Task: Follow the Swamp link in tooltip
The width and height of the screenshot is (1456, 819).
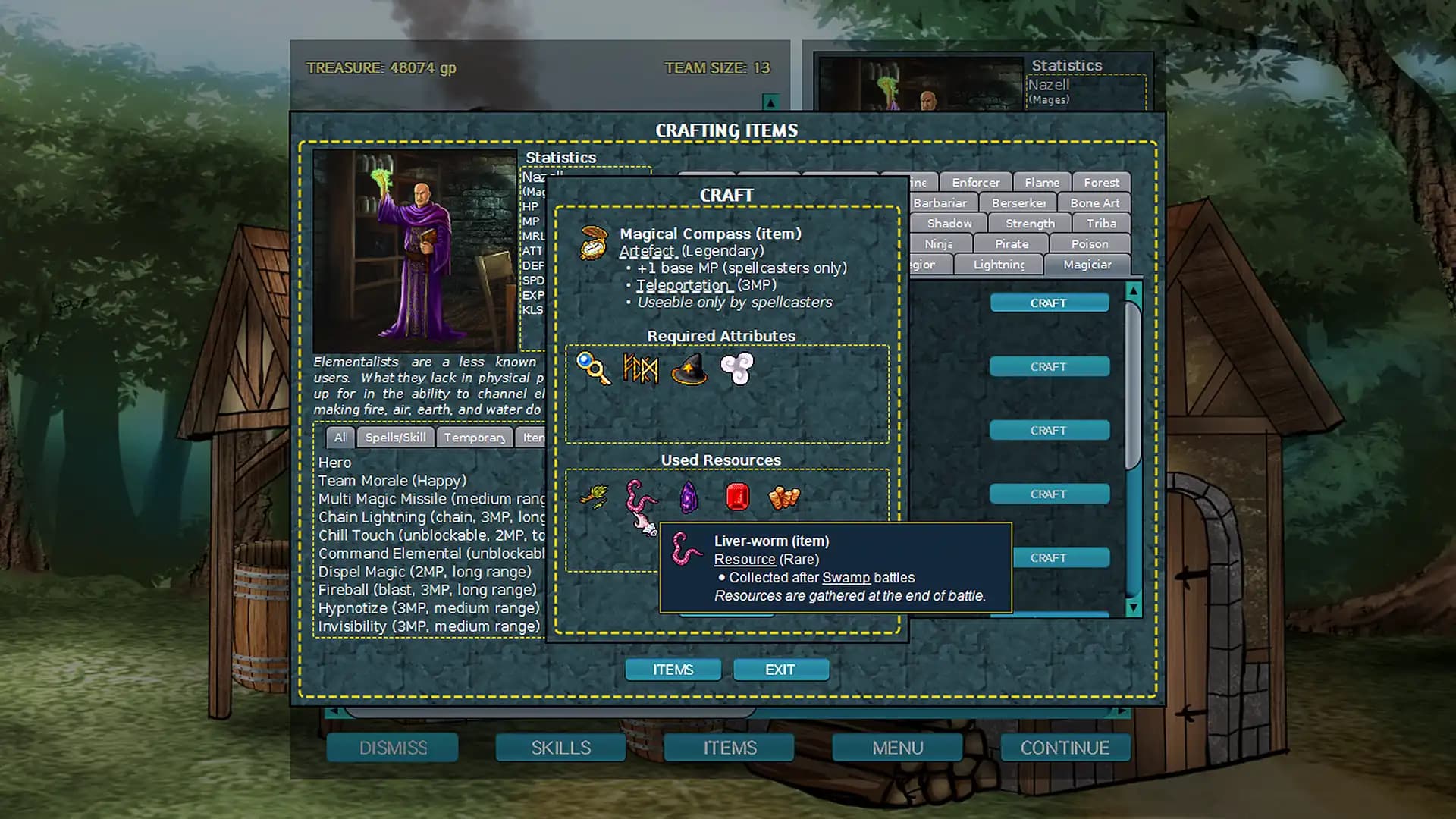Action: coord(846,578)
